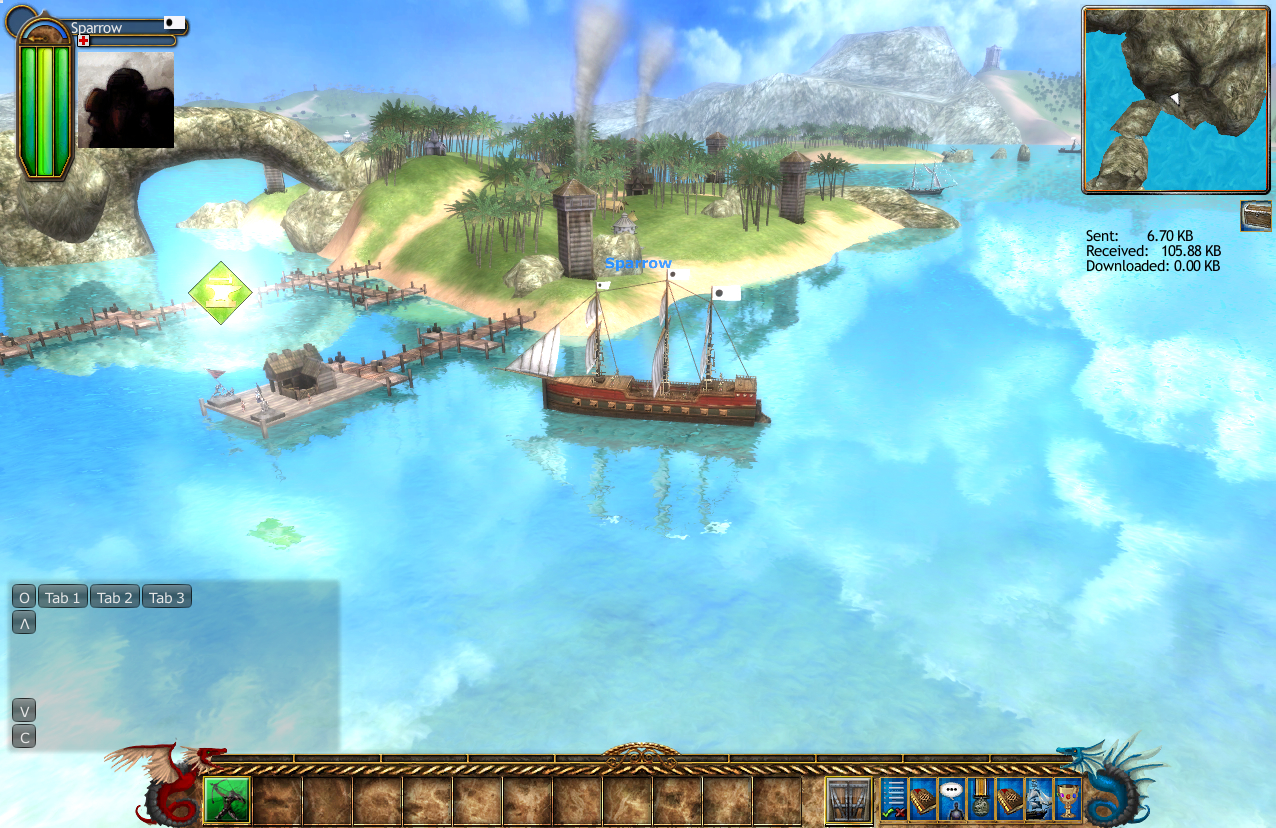
Task: Select the archer ability in the hotbar
Action: [x=227, y=800]
